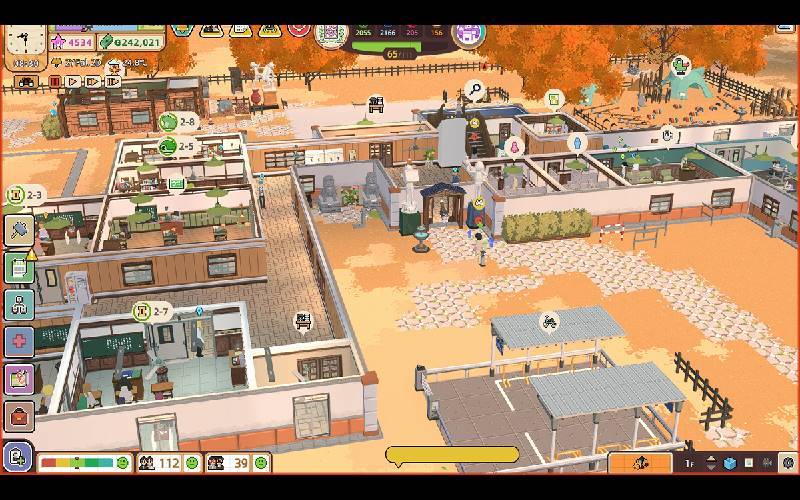Change floor with the up-down arrows
The width and height of the screenshot is (800, 500).
tap(711, 463)
